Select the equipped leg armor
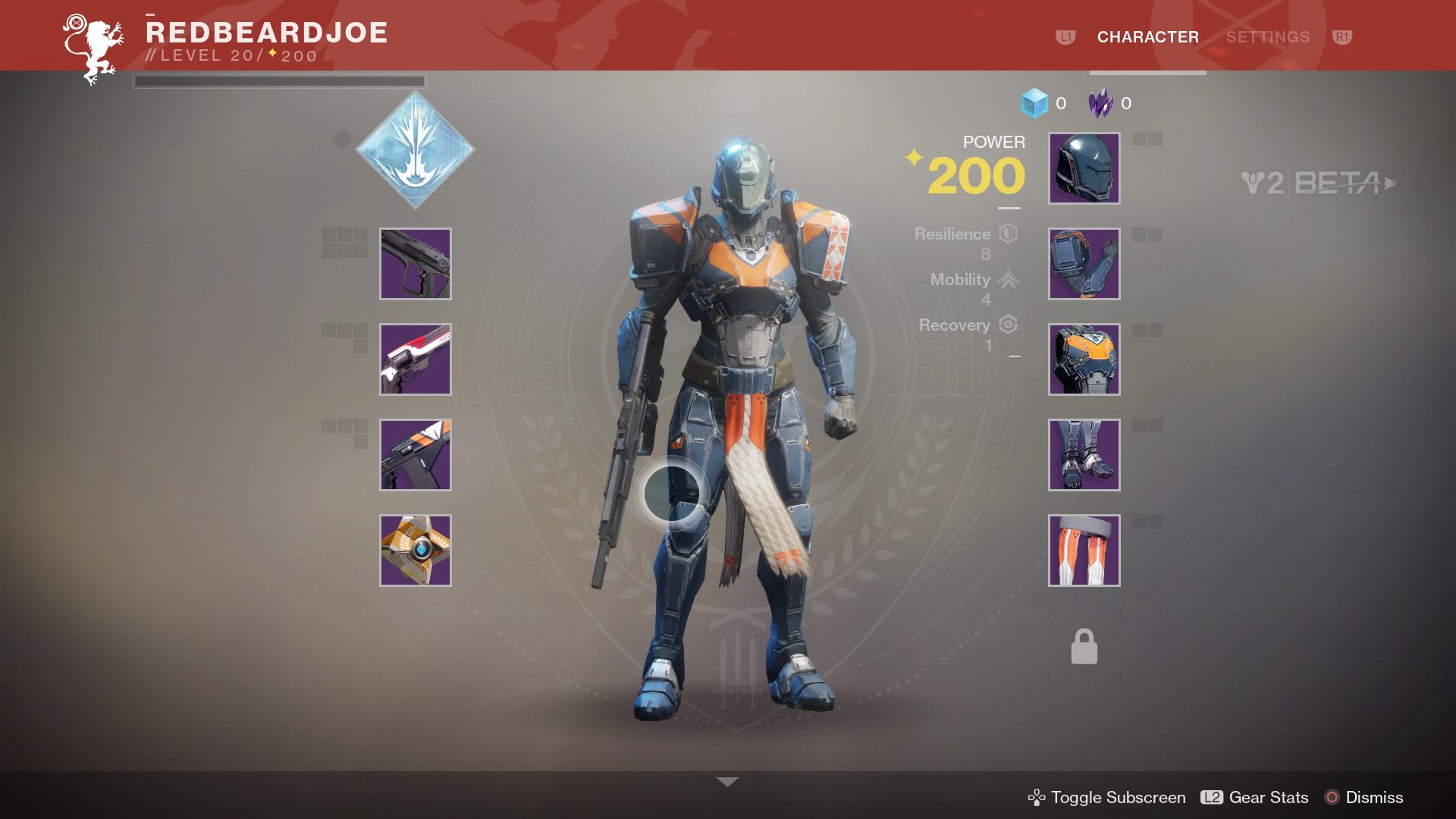The height and width of the screenshot is (819, 1456). pyautogui.click(x=1083, y=455)
